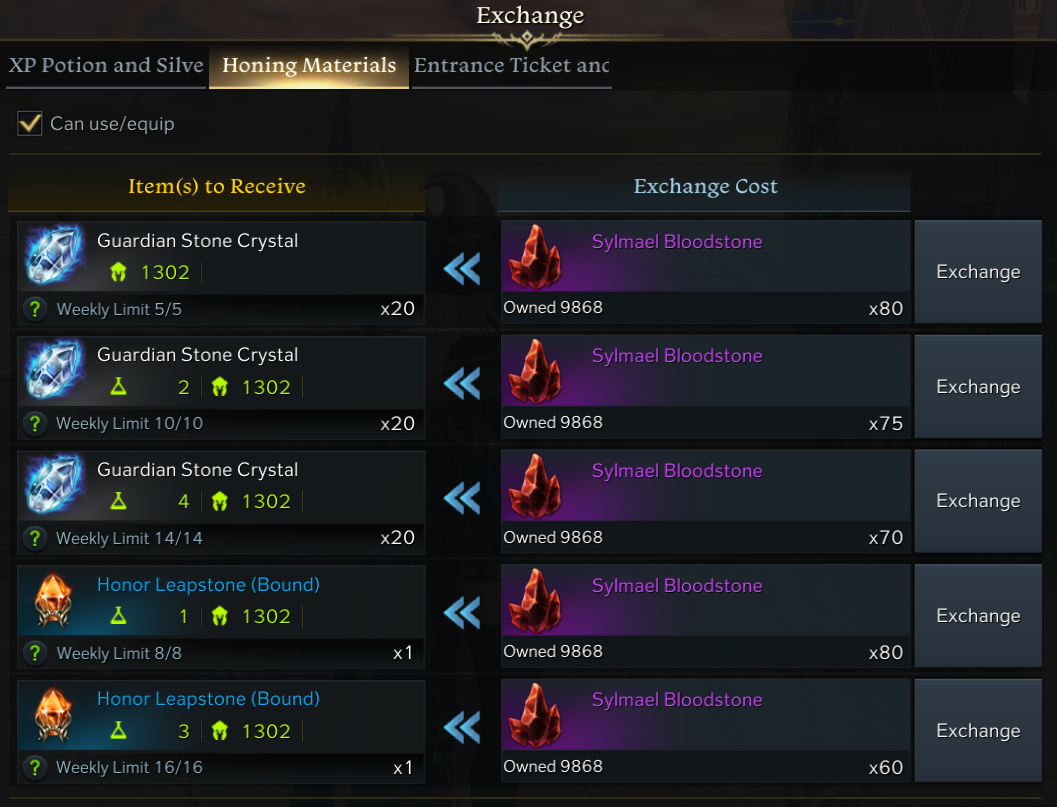Viewport: 1057px width, 807px height.
Task: Click the Item(s) to Receive column header
Action: pos(217,187)
